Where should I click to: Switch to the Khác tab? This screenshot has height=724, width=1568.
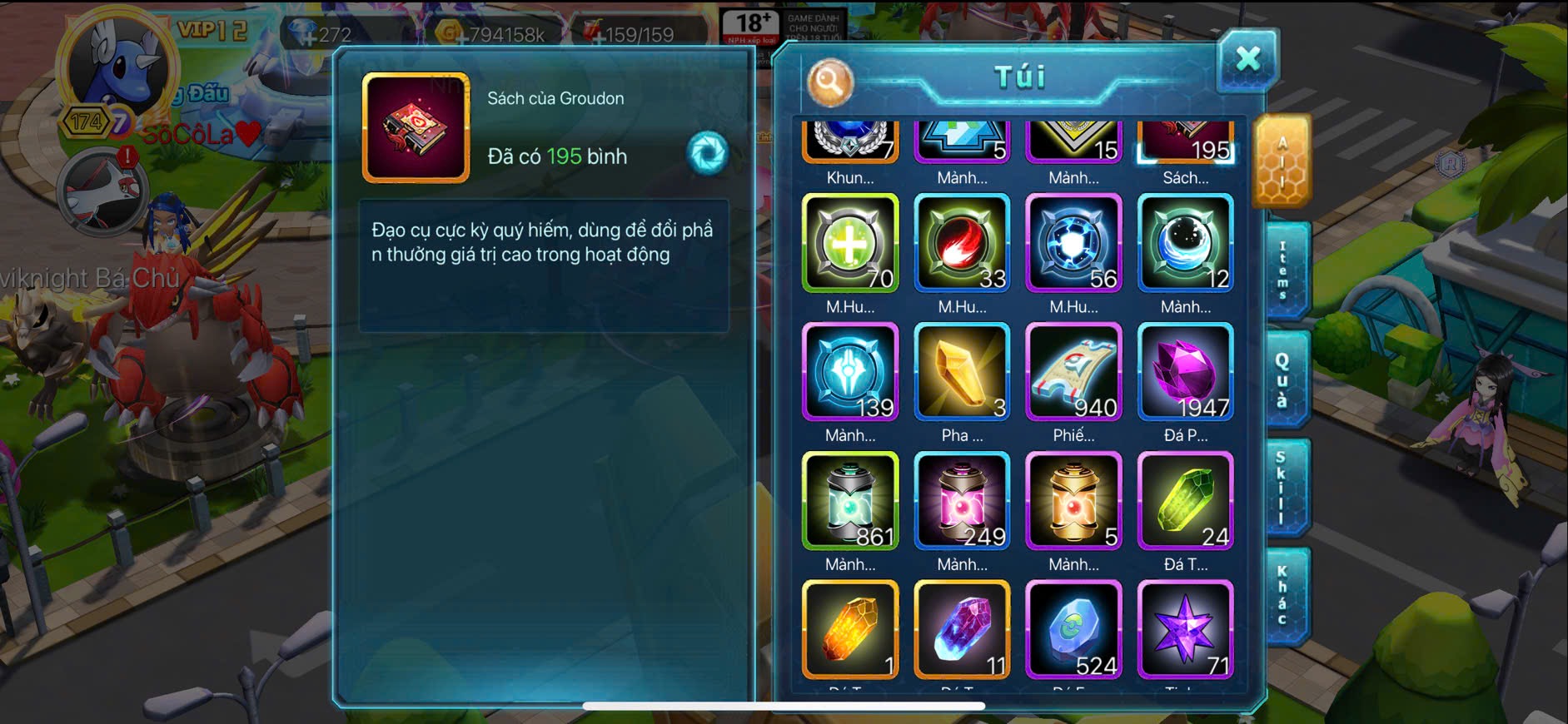pos(1283,596)
